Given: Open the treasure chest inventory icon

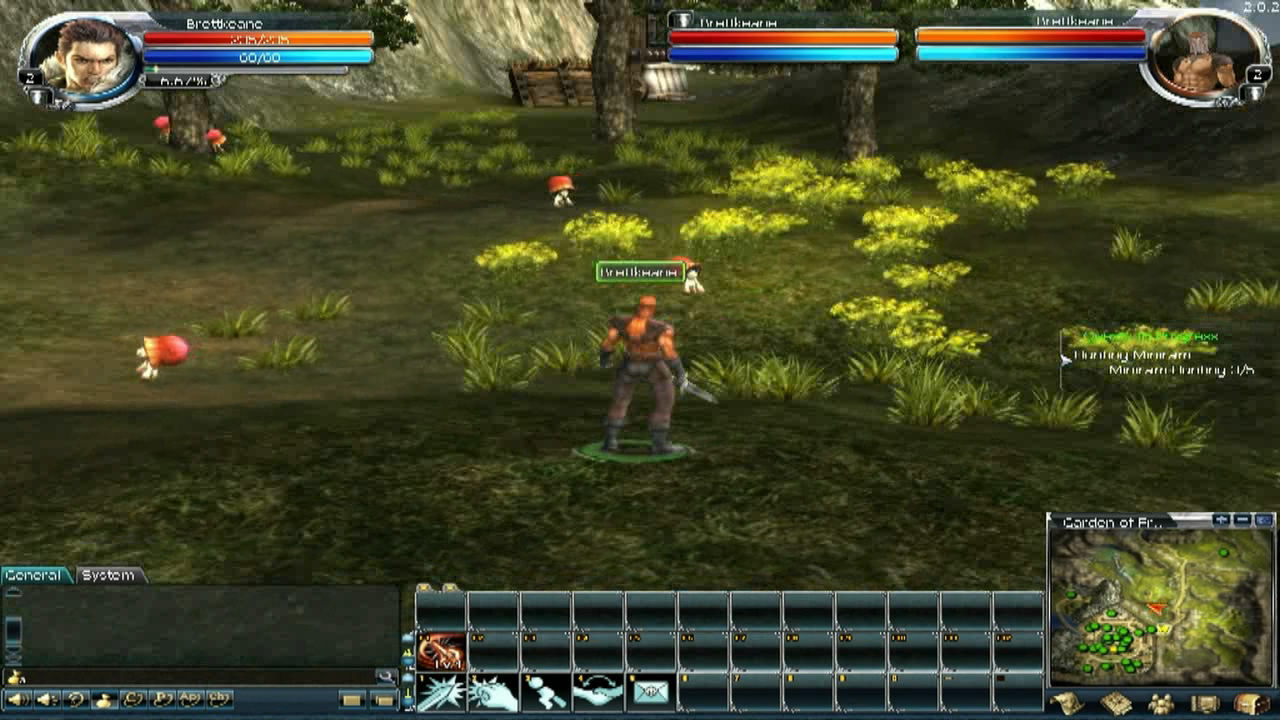Looking at the screenshot, I should (1250, 704).
